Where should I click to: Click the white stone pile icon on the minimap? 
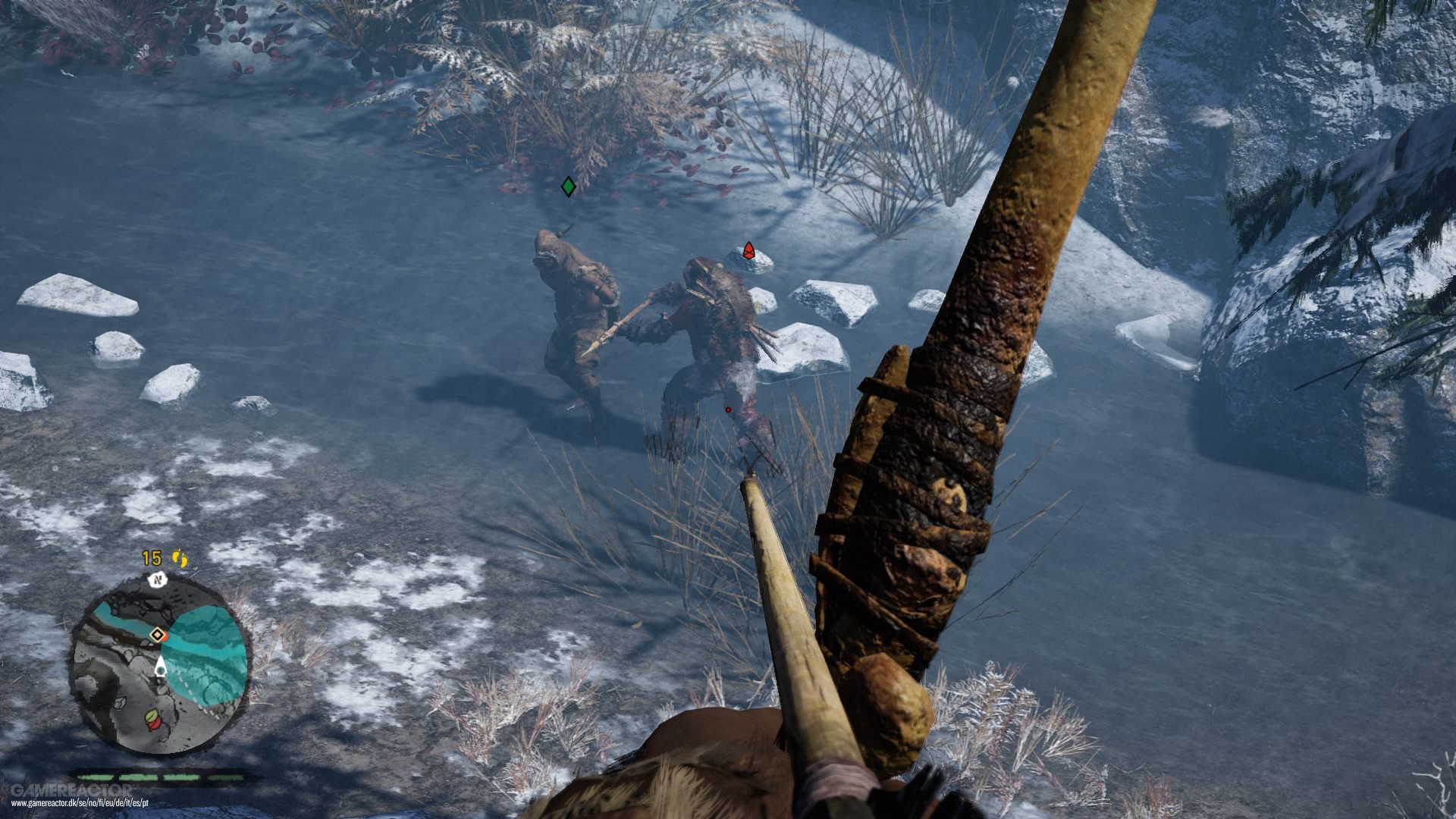pos(118,702)
